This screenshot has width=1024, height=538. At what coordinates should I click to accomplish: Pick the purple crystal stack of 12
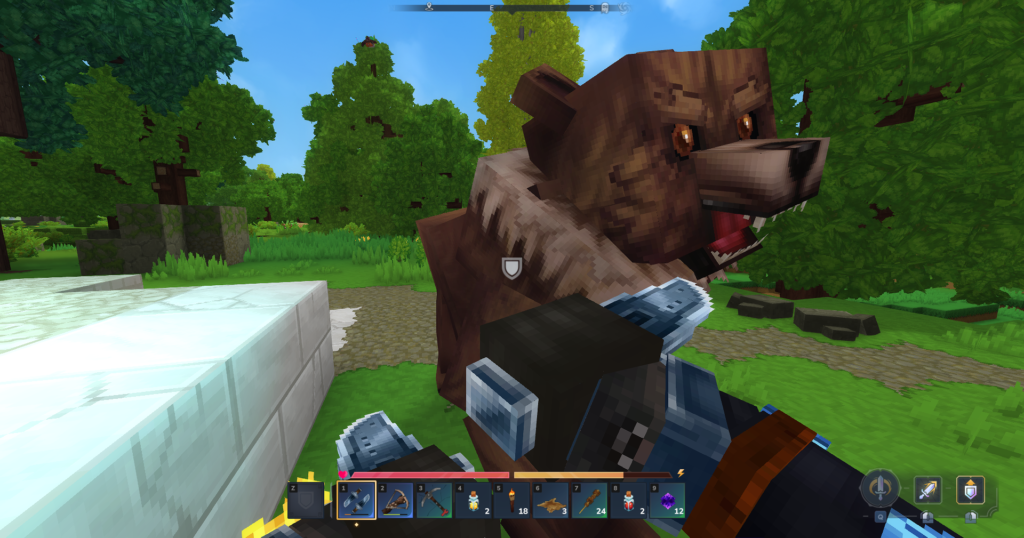tap(667, 500)
